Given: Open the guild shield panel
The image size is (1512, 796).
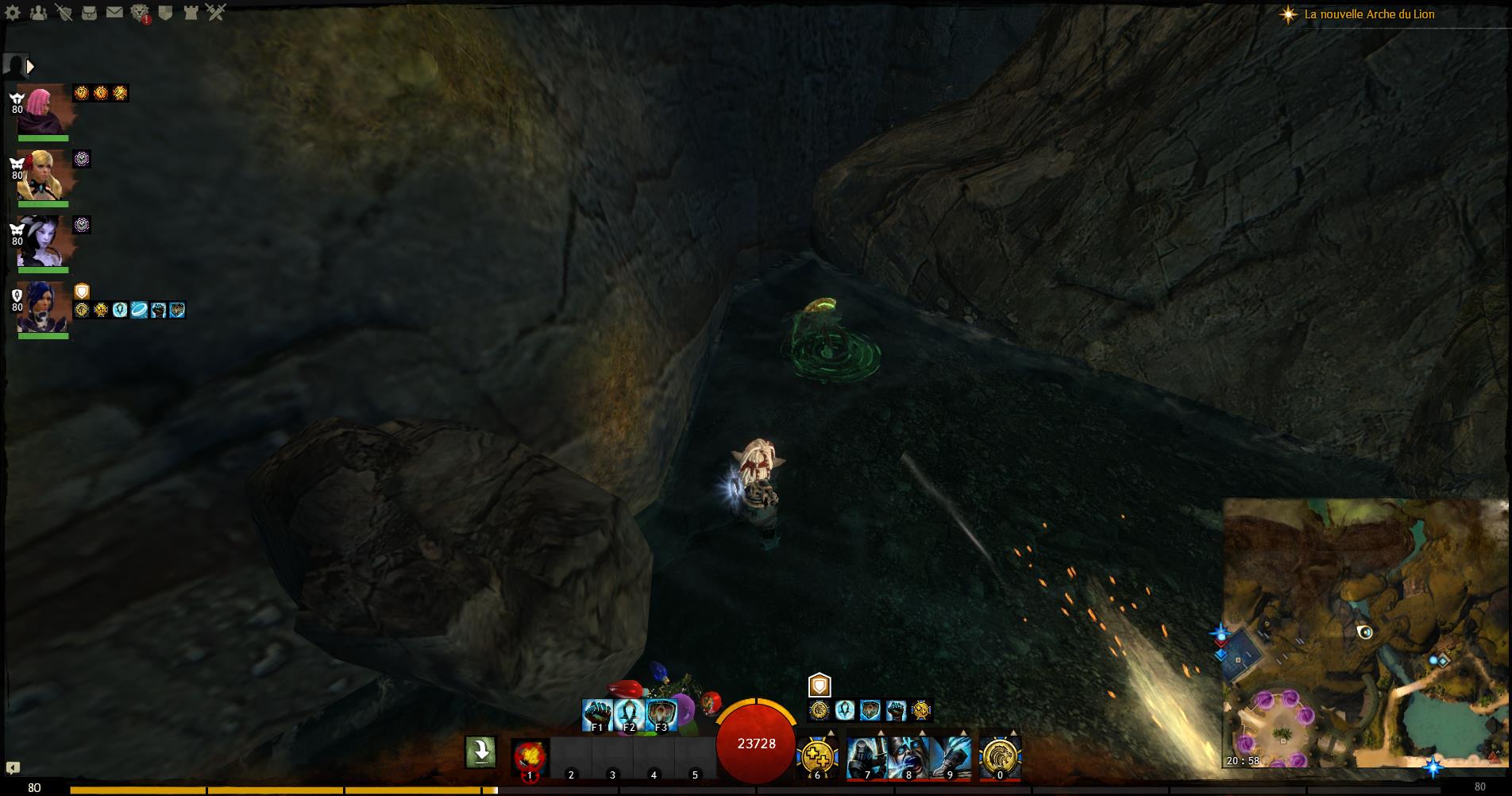Looking at the screenshot, I should [165, 13].
